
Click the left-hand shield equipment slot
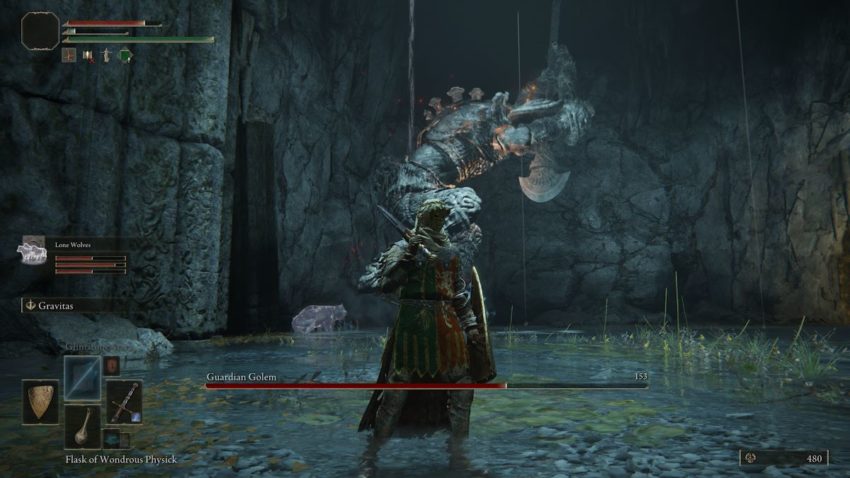tap(41, 402)
